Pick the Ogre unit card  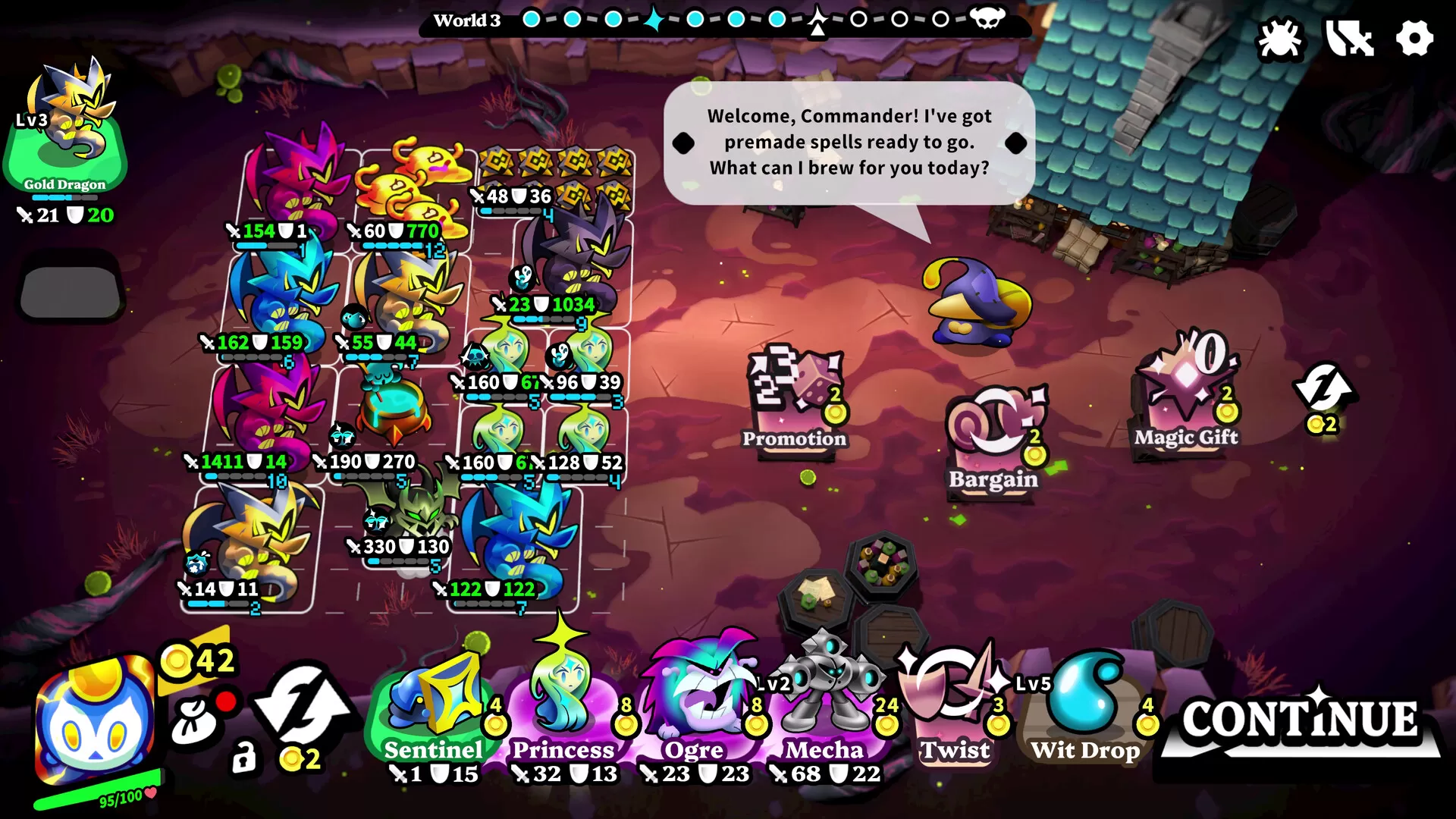click(695, 713)
